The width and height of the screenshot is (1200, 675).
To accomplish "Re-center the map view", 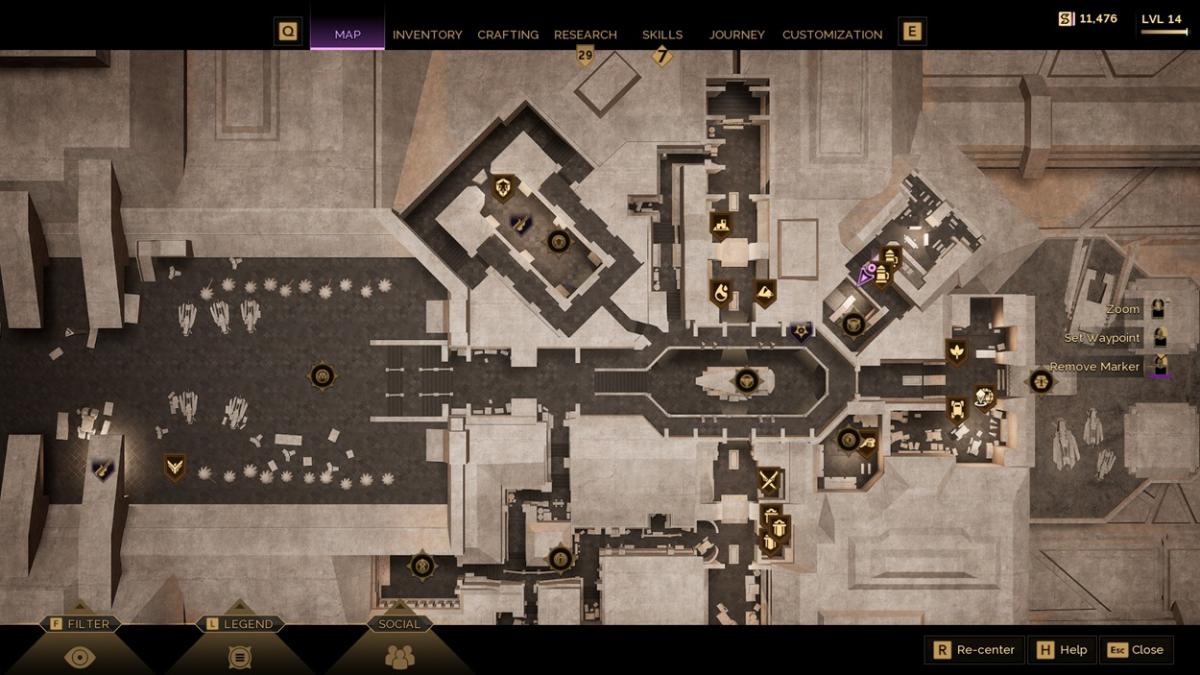I will tap(975, 650).
